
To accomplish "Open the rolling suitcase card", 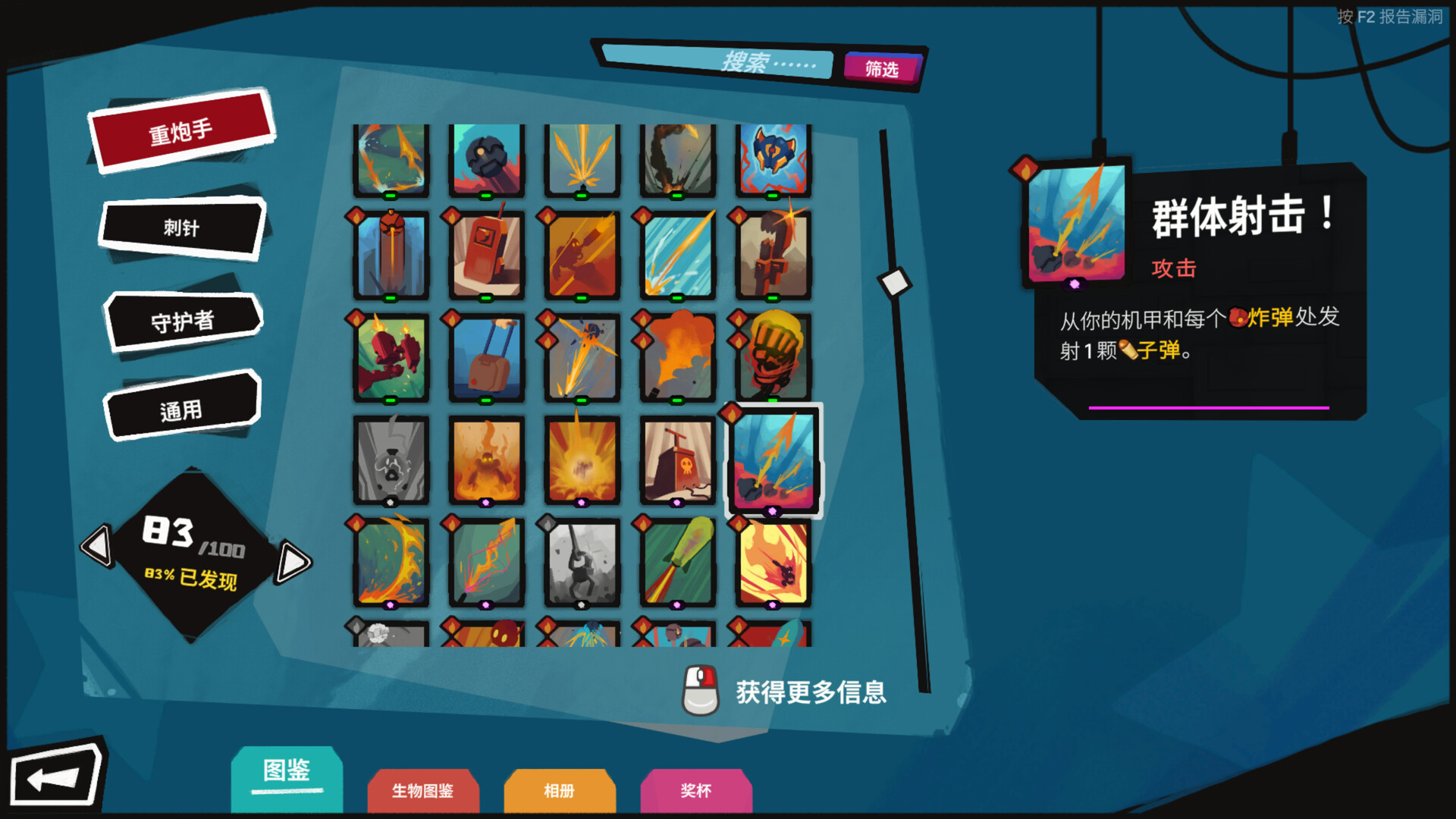I will click(x=486, y=356).
